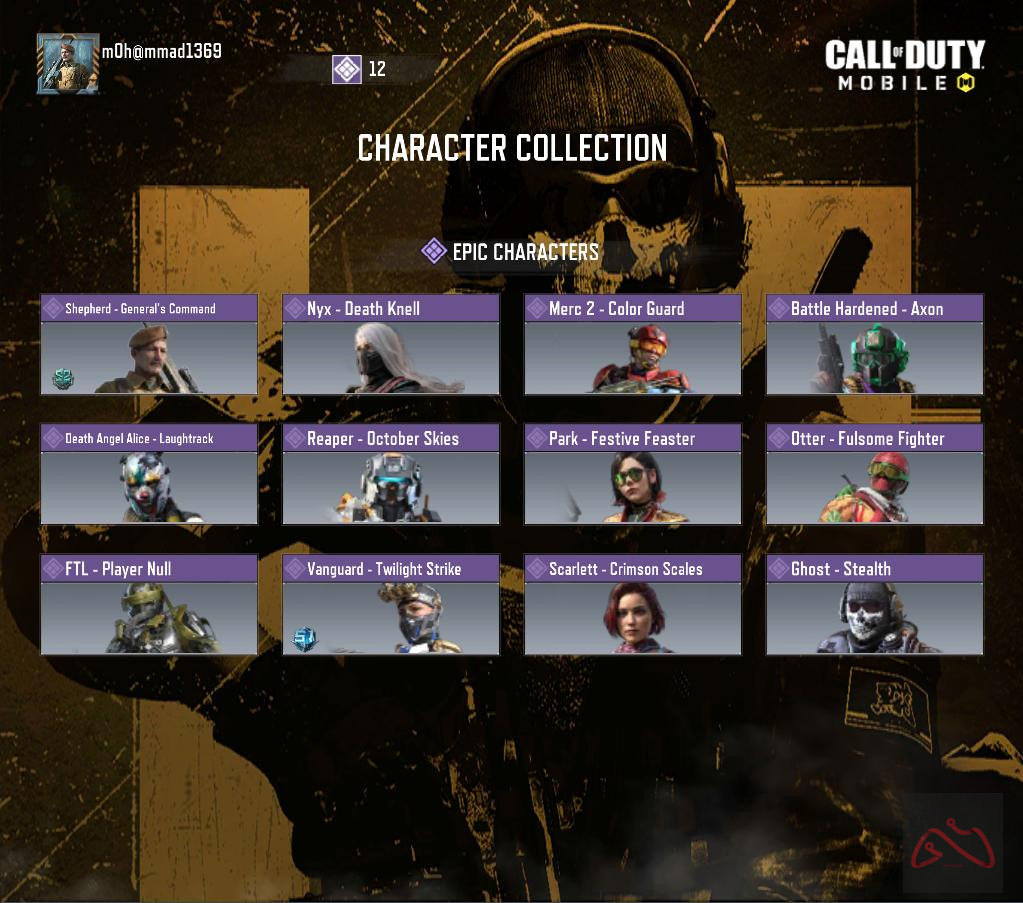Click the red watermark logo

click(x=952, y=844)
